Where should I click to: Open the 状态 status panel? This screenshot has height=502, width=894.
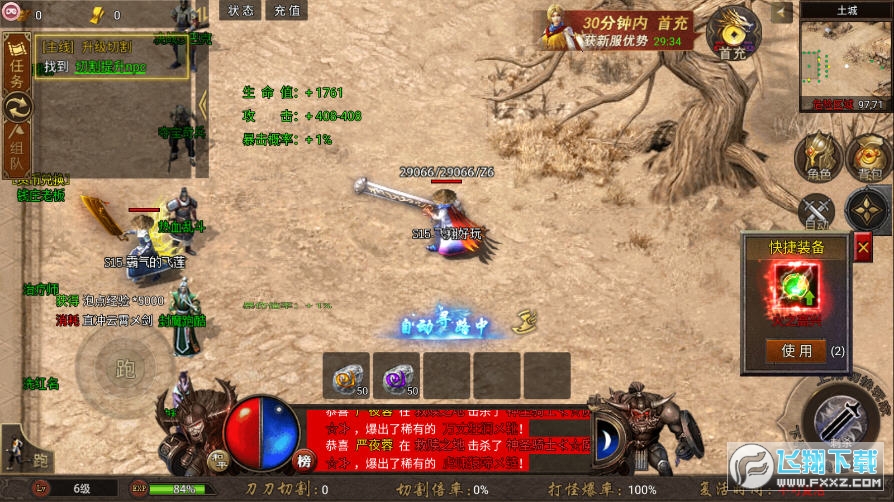(x=241, y=11)
